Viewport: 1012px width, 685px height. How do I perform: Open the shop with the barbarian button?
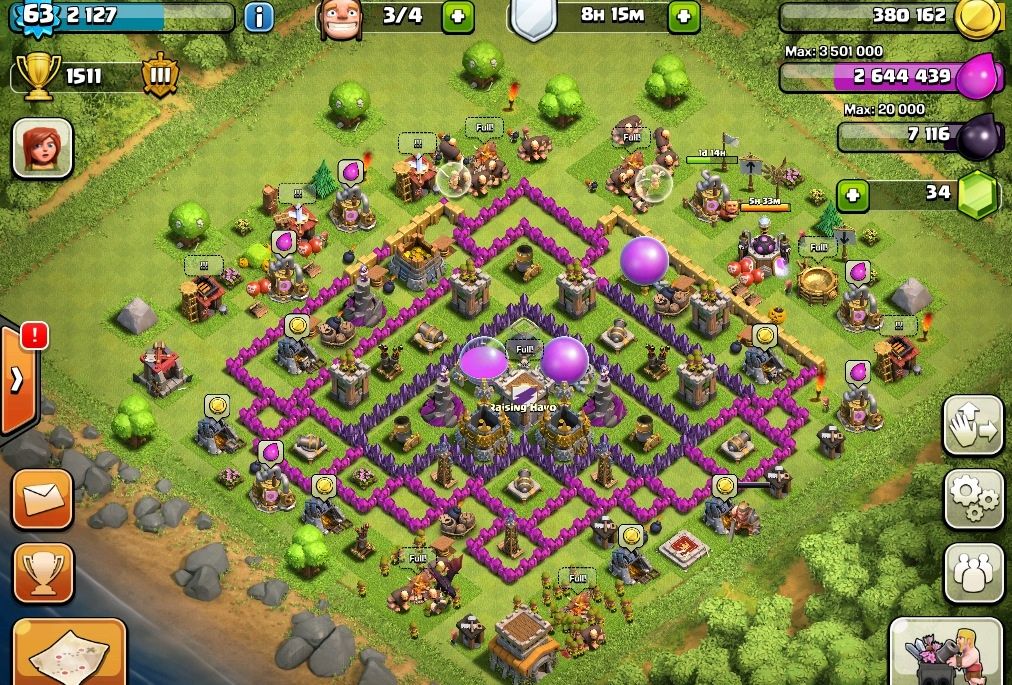945,650
